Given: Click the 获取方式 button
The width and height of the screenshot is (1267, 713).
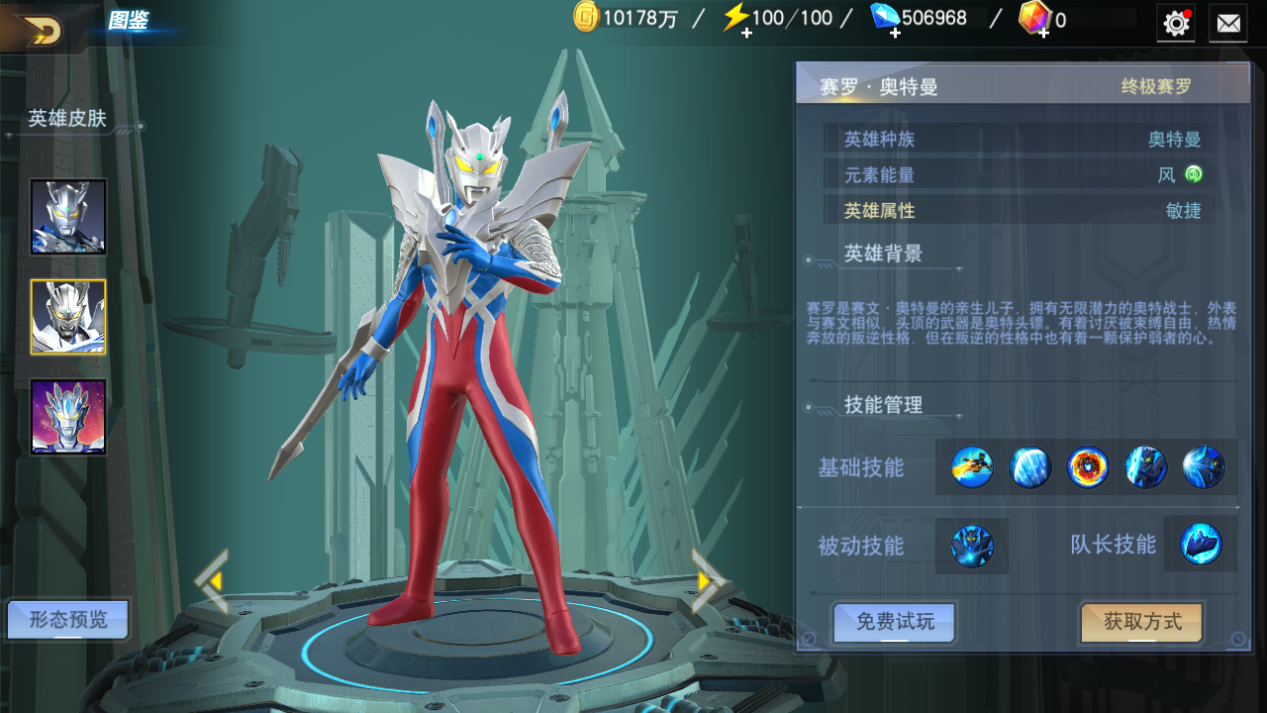Looking at the screenshot, I should point(1142,622).
